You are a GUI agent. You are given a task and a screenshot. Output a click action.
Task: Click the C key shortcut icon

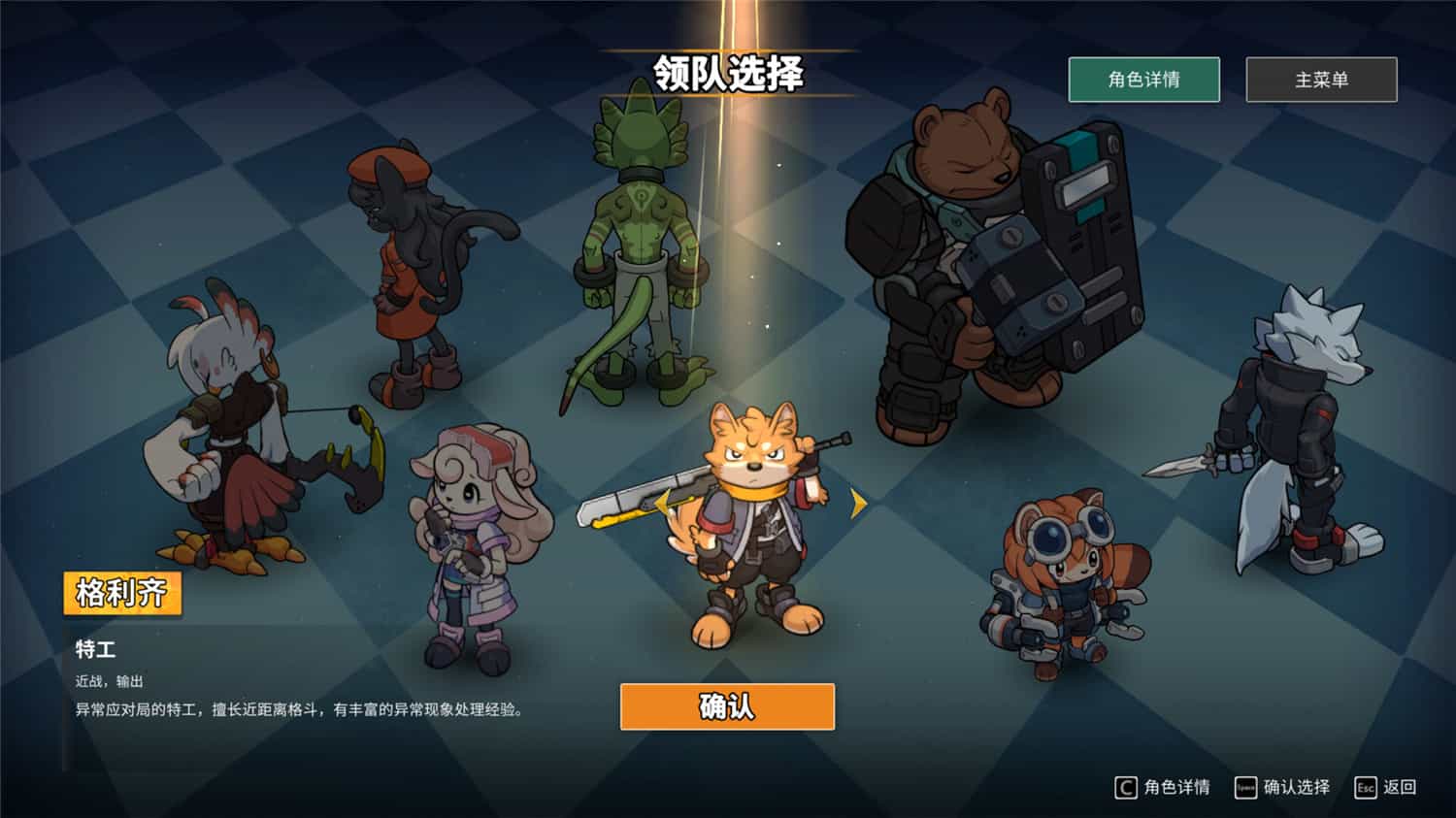click(1124, 786)
